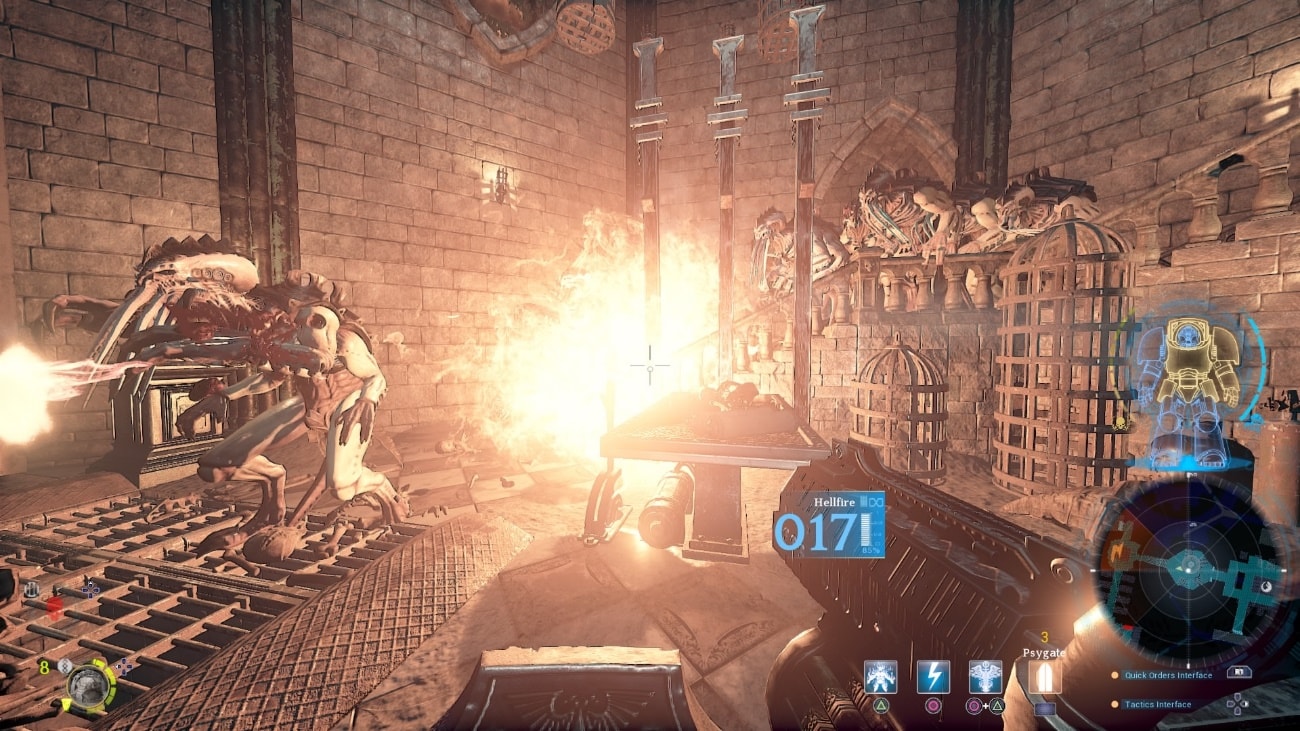Activate the flaming figure psychic ability
Image resolution: width=1300 pixels, height=731 pixels.
[881, 677]
